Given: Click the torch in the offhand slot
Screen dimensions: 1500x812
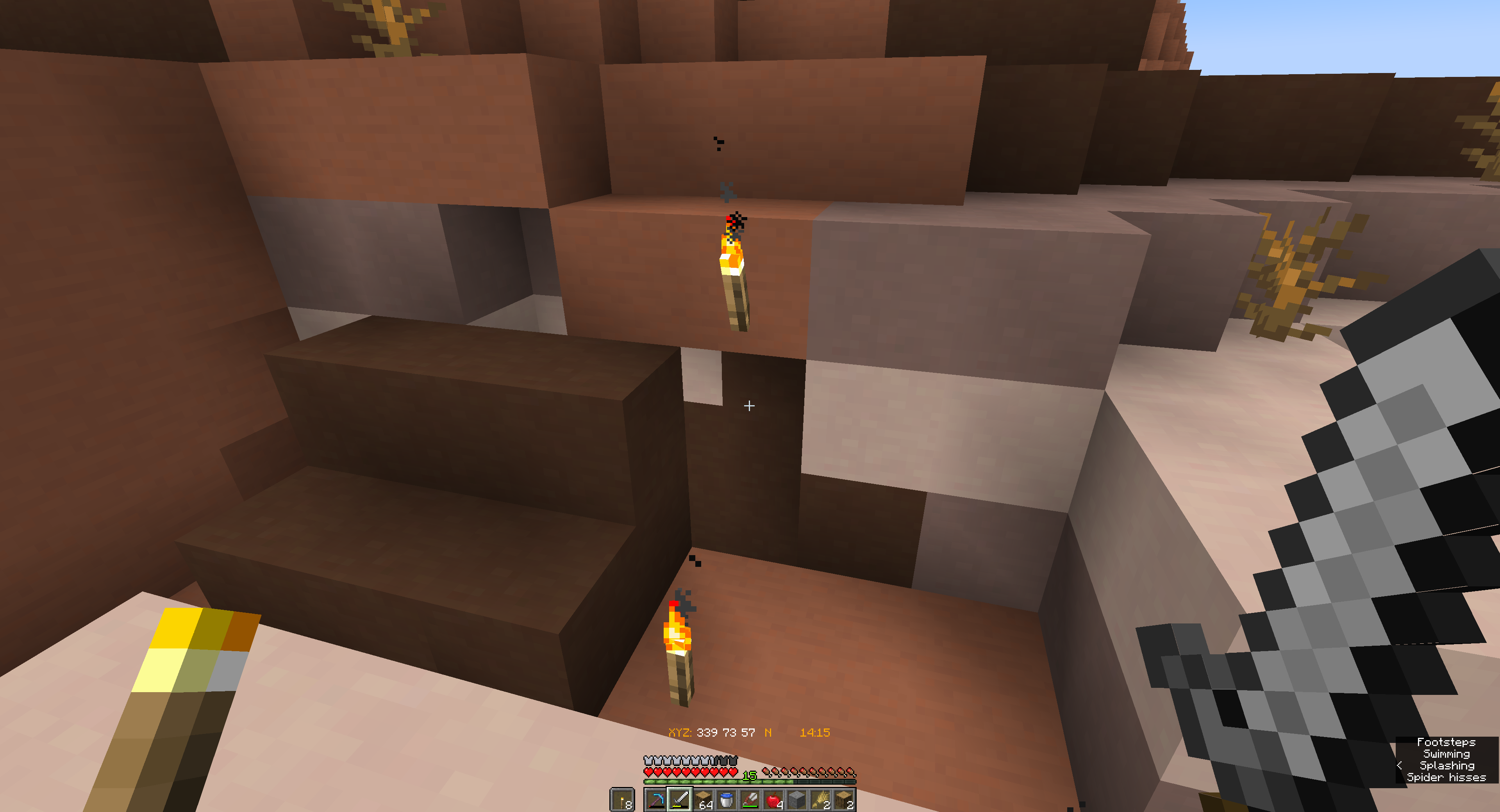Looking at the screenshot, I should pyautogui.click(x=623, y=800).
